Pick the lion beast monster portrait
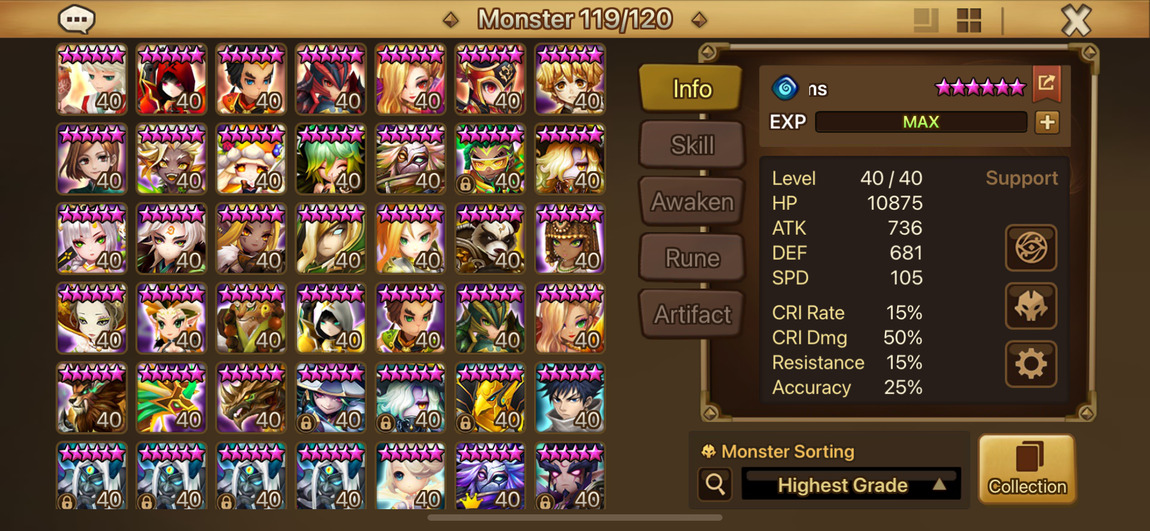The width and height of the screenshot is (1150, 531). point(91,400)
